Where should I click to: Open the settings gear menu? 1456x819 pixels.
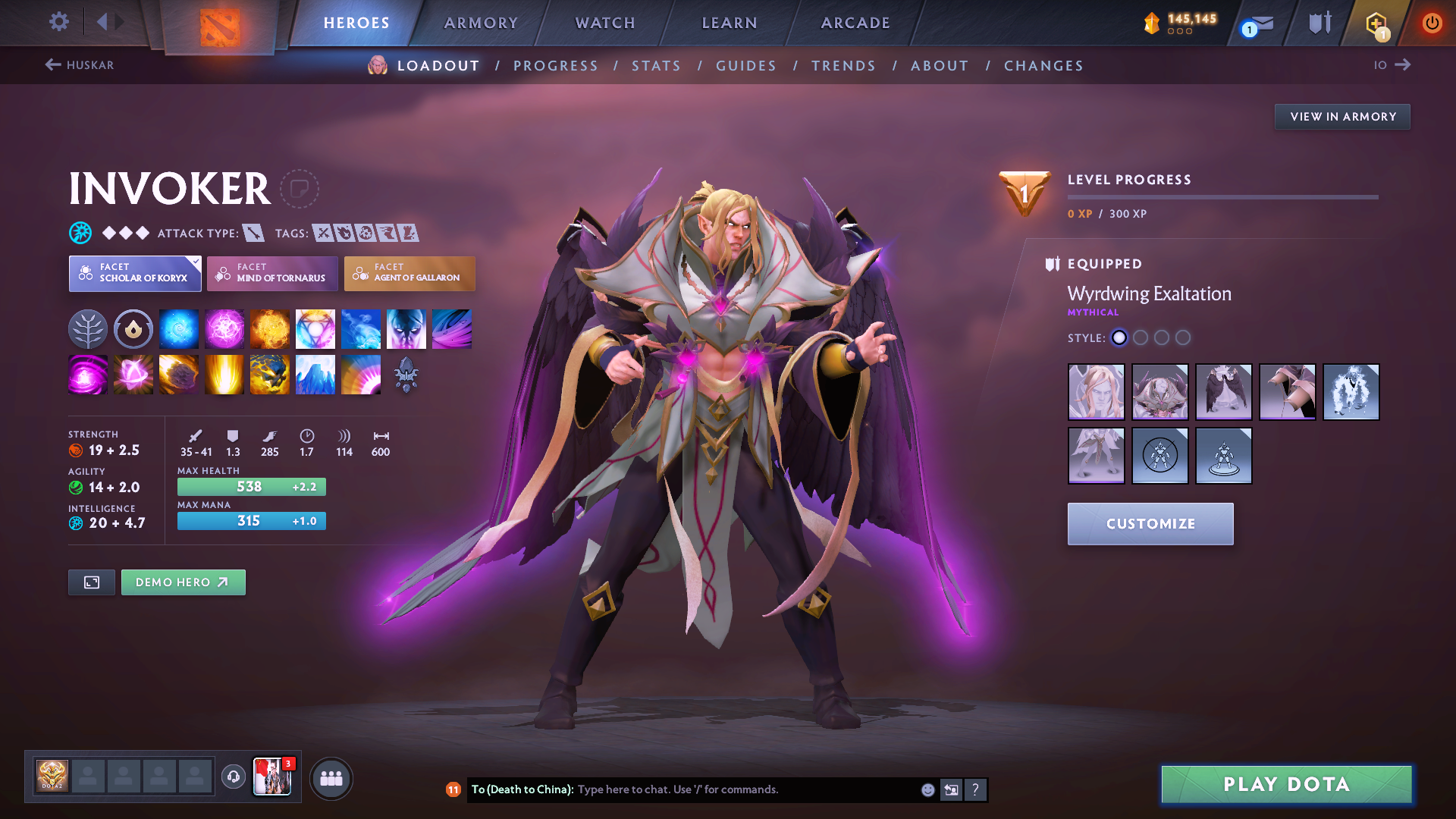[58, 23]
